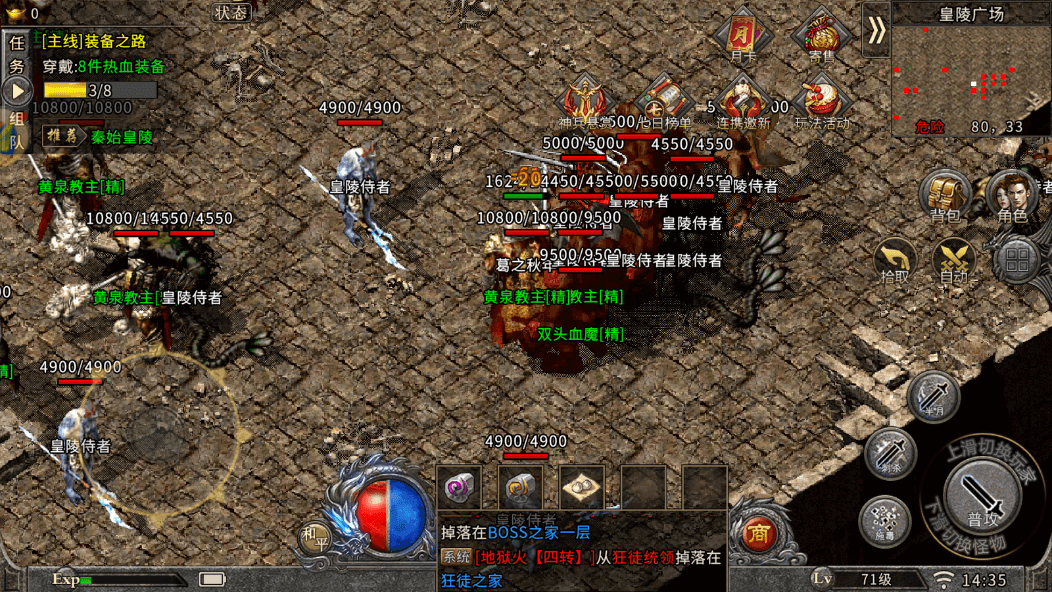
Task: Collapse the top icons with the double-arrow button
Action: tap(876, 30)
